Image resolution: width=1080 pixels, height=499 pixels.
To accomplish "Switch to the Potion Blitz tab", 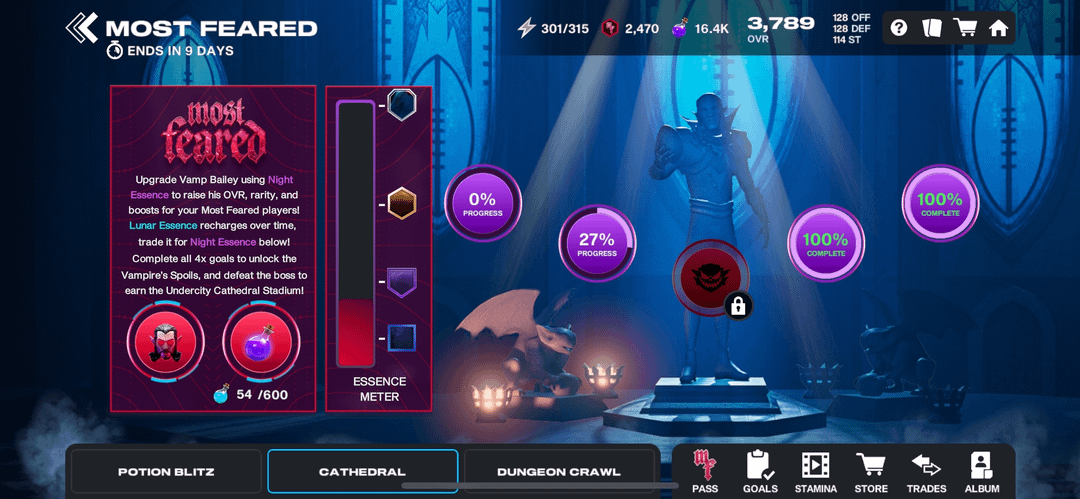I will coord(166,471).
